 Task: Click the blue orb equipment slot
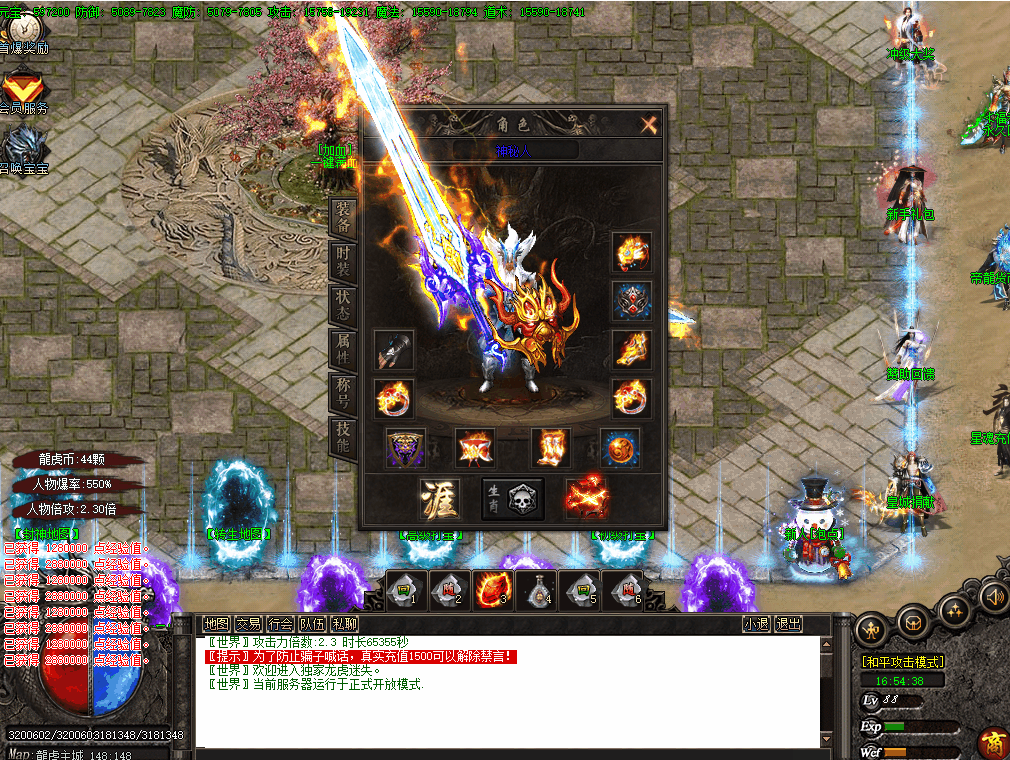(x=620, y=448)
